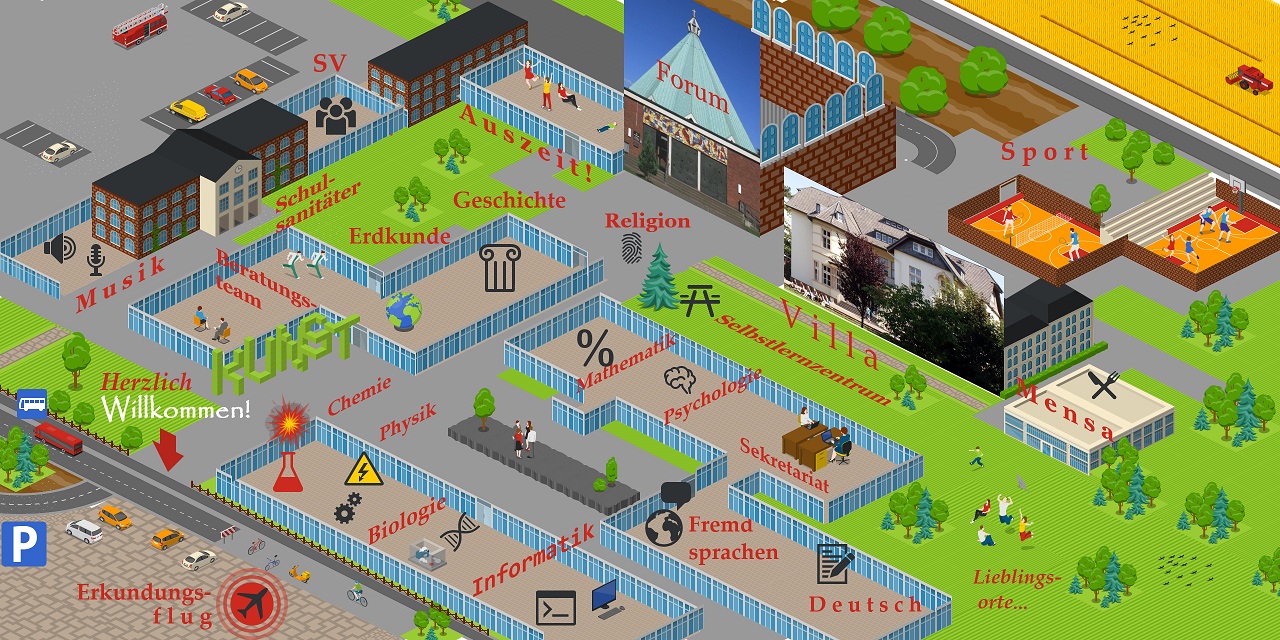Open the Informatik terminal window icon

click(x=556, y=607)
